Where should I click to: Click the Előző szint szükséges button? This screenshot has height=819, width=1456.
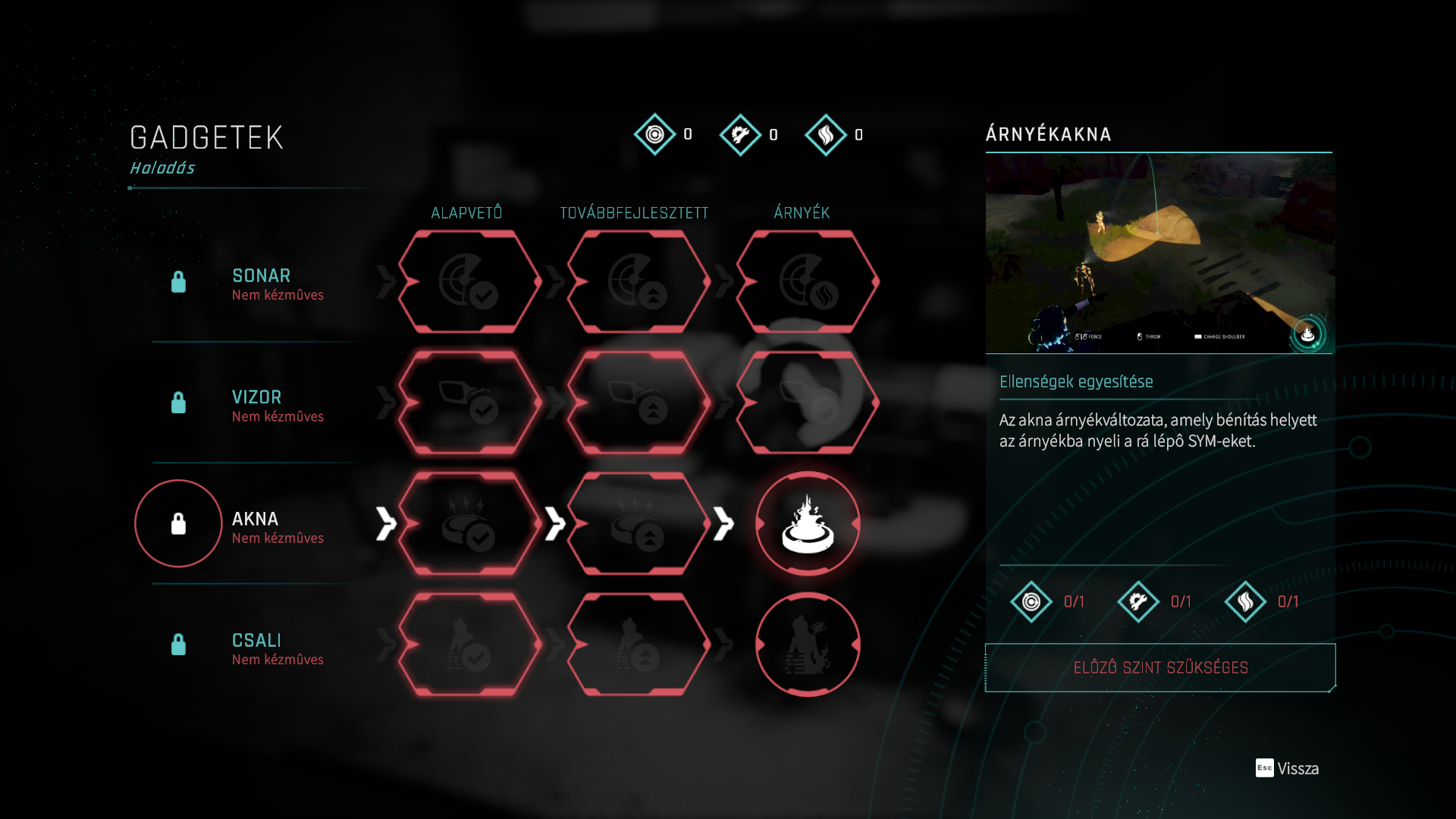tap(1160, 667)
